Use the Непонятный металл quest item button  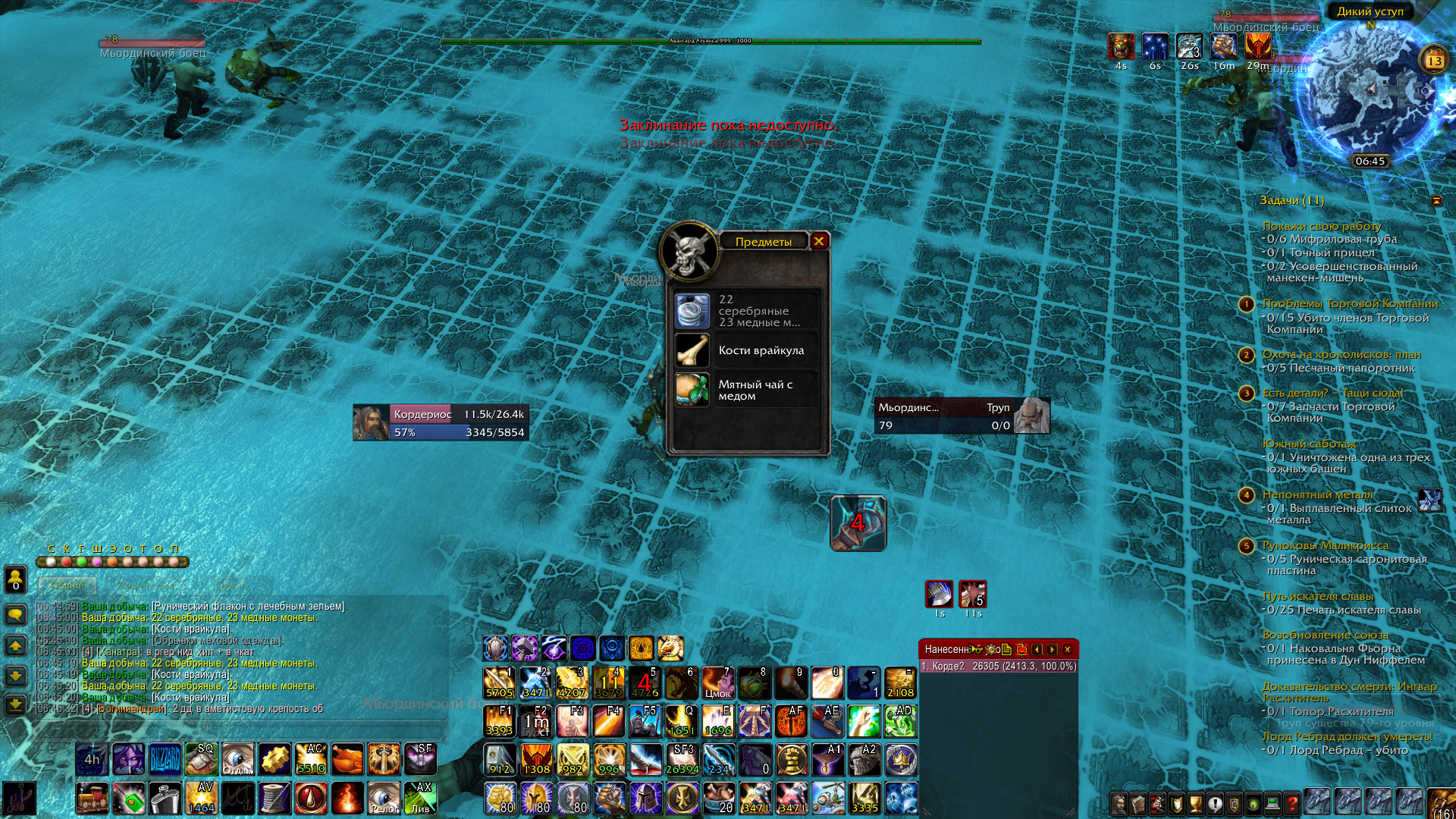point(1429,500)
